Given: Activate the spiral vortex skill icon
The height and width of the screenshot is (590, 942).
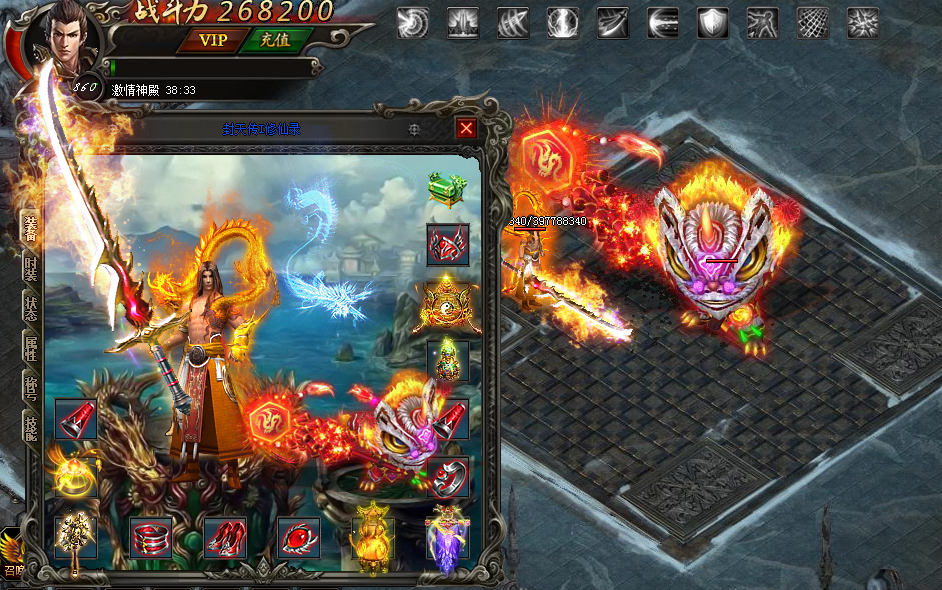Looking at the screenshot, I should [412, 22].
